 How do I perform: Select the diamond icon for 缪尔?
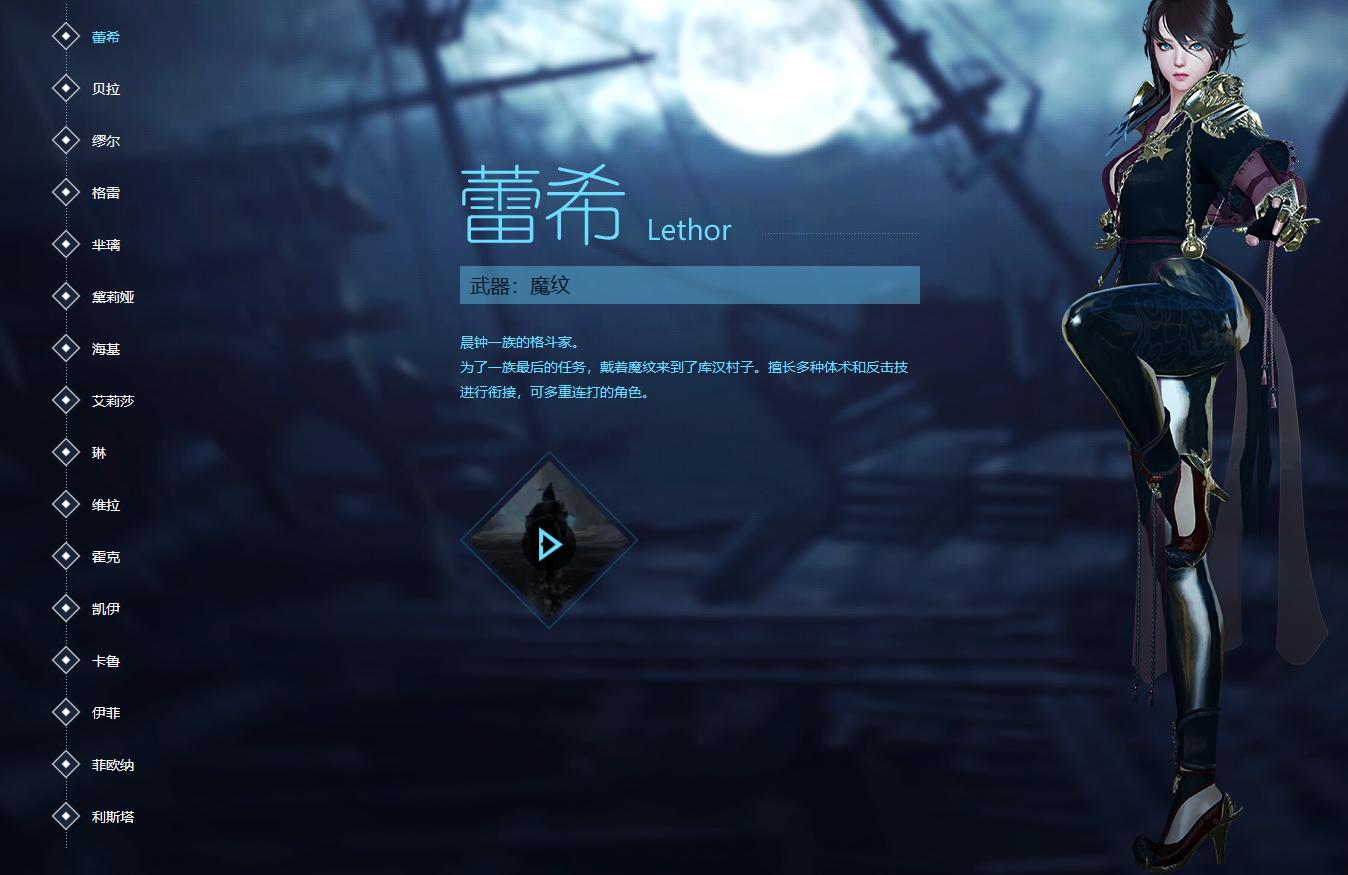[66, 140]
